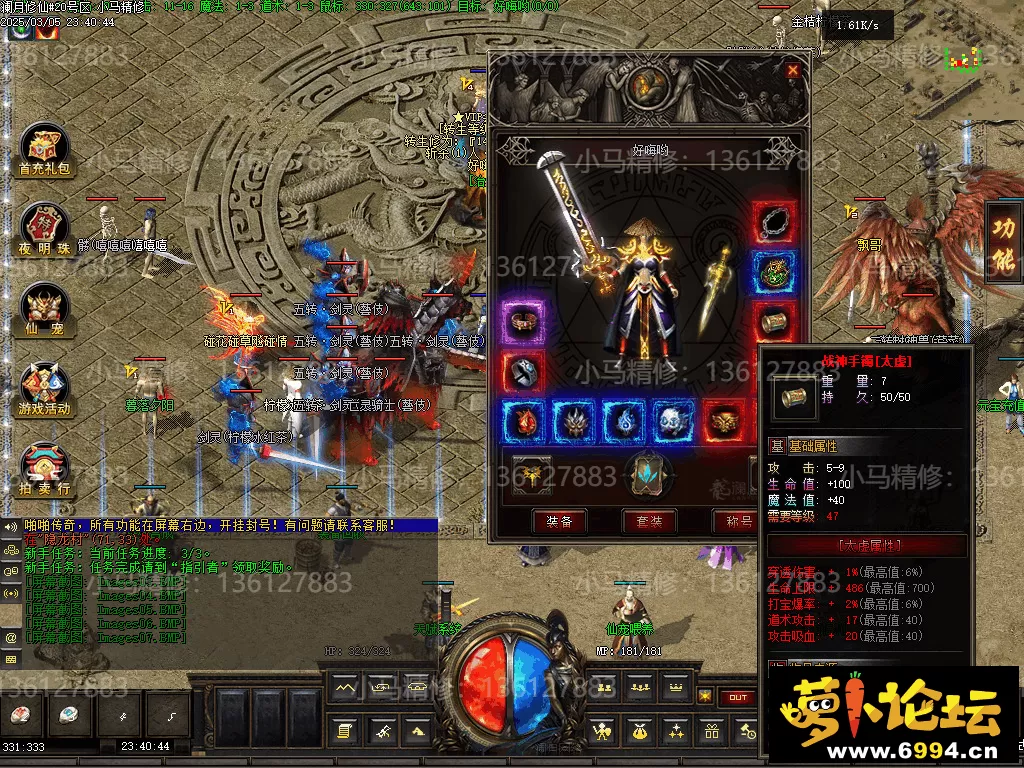Close the character equipment window
The height and width of the screenshot is (768, 1024).
pyautogui.click(x=793, y=70)
